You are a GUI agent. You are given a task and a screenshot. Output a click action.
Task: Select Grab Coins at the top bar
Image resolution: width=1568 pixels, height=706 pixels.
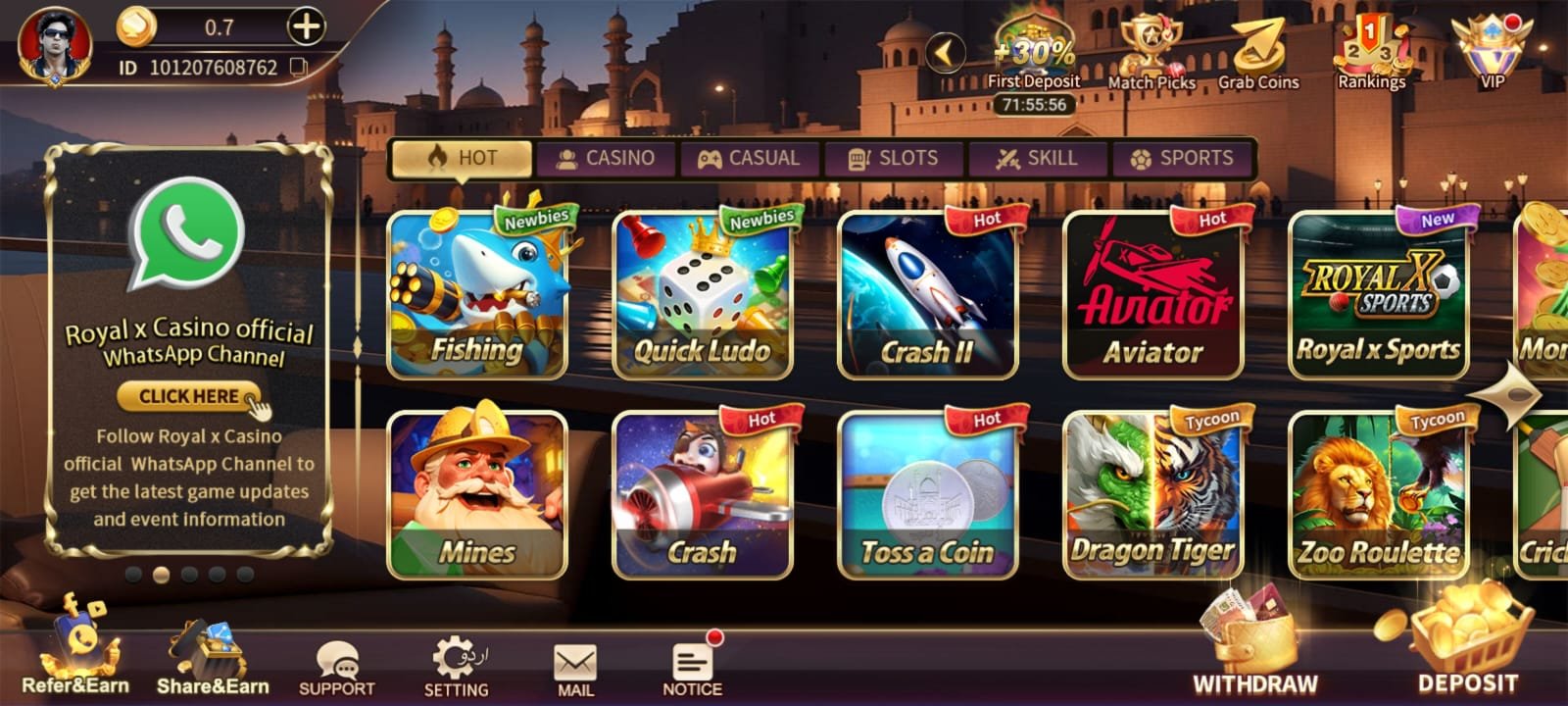1259,49
